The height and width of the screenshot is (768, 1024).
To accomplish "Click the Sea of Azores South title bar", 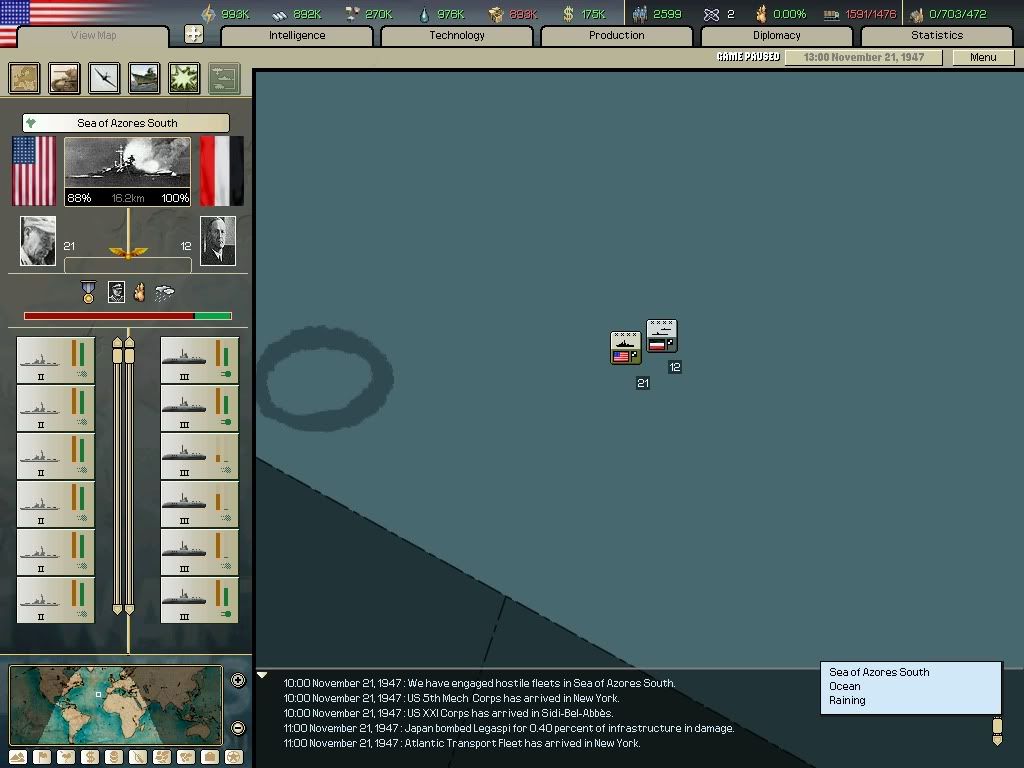I will (126, 123).
